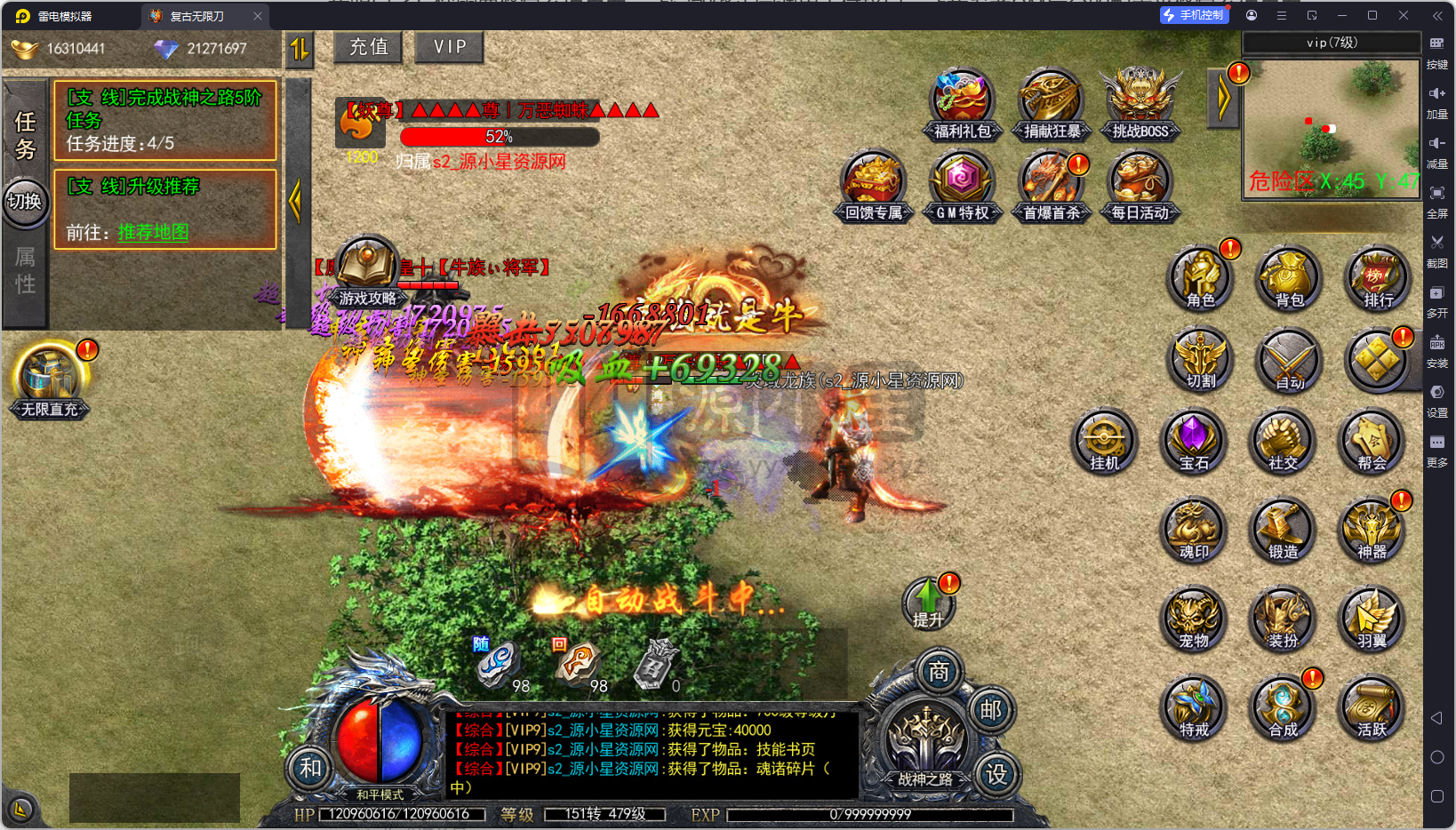Click the minimap in the corner
Image resolution: width=1456 pixels, height=830 pixels.
tap(1331, 130)
